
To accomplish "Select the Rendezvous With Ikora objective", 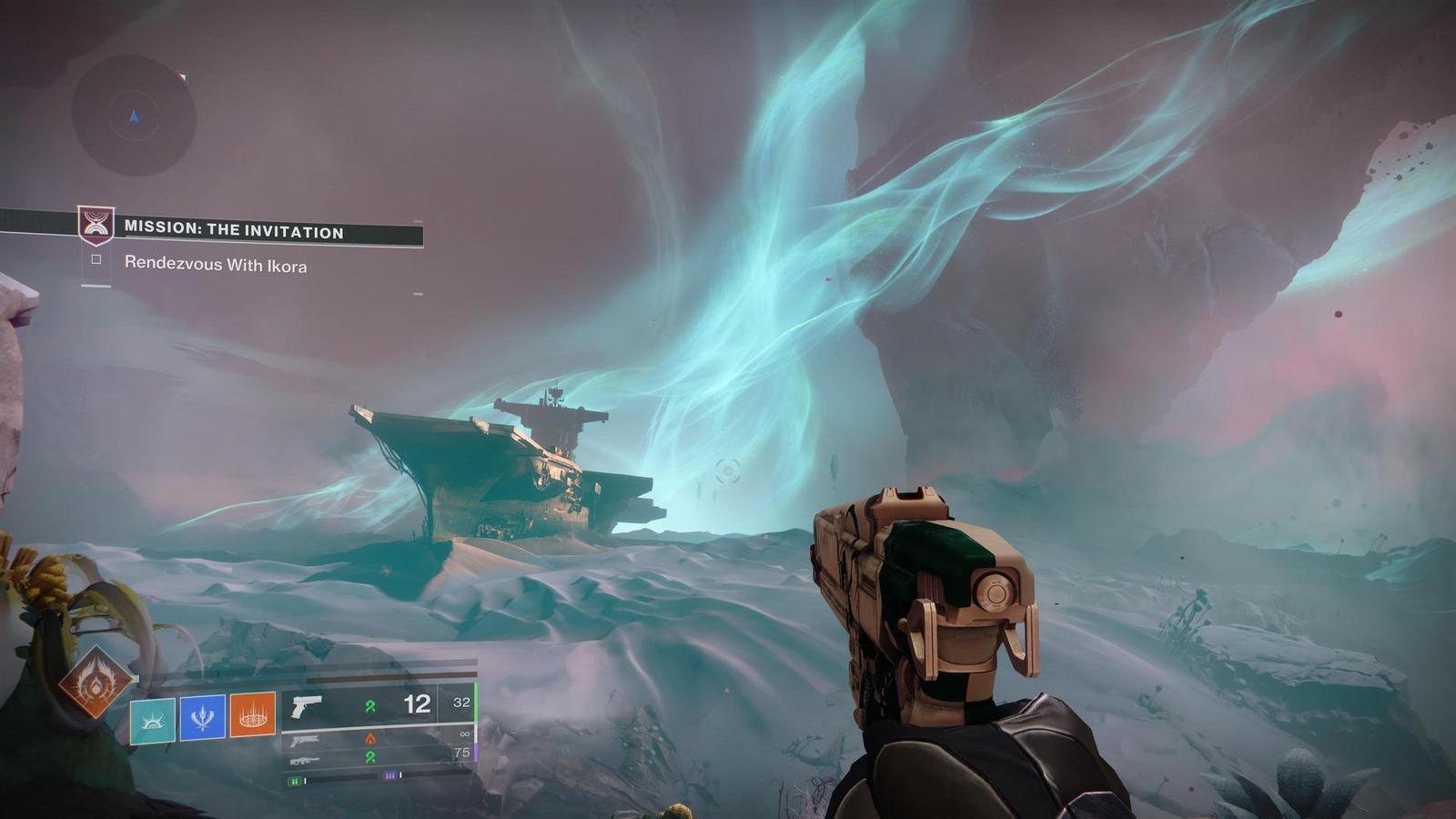I will [x=215, y=265].
